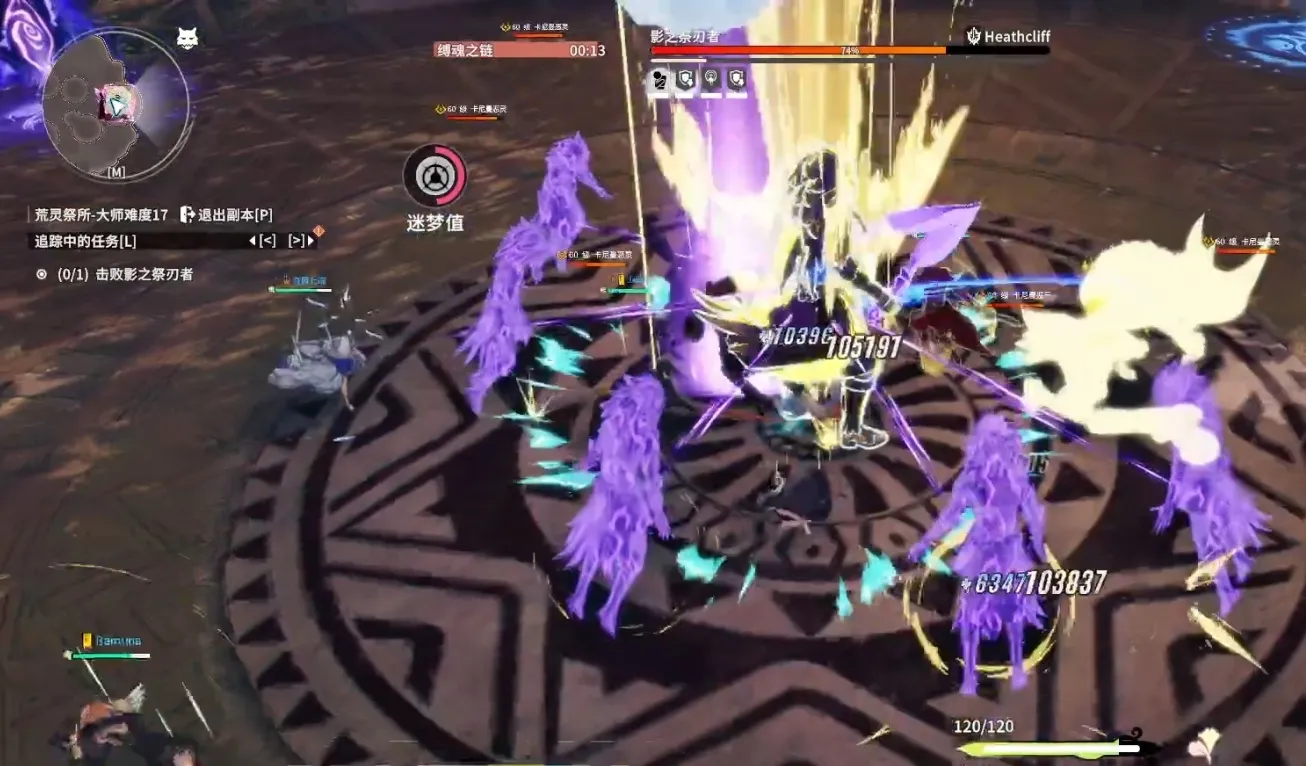Exit the dungeon via 退出副本
Viewport: 1306px width, 766px height.
(227, 214)
